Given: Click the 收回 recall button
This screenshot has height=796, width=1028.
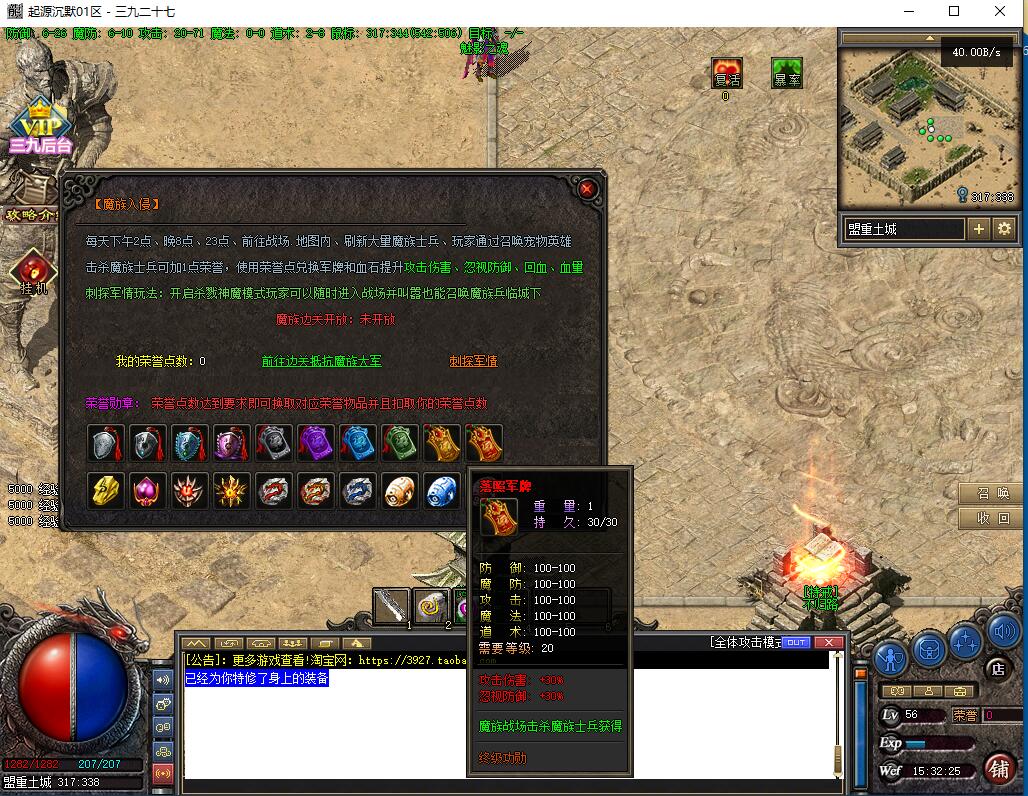Looking at the screenshot, I should (x=992, y=519).
